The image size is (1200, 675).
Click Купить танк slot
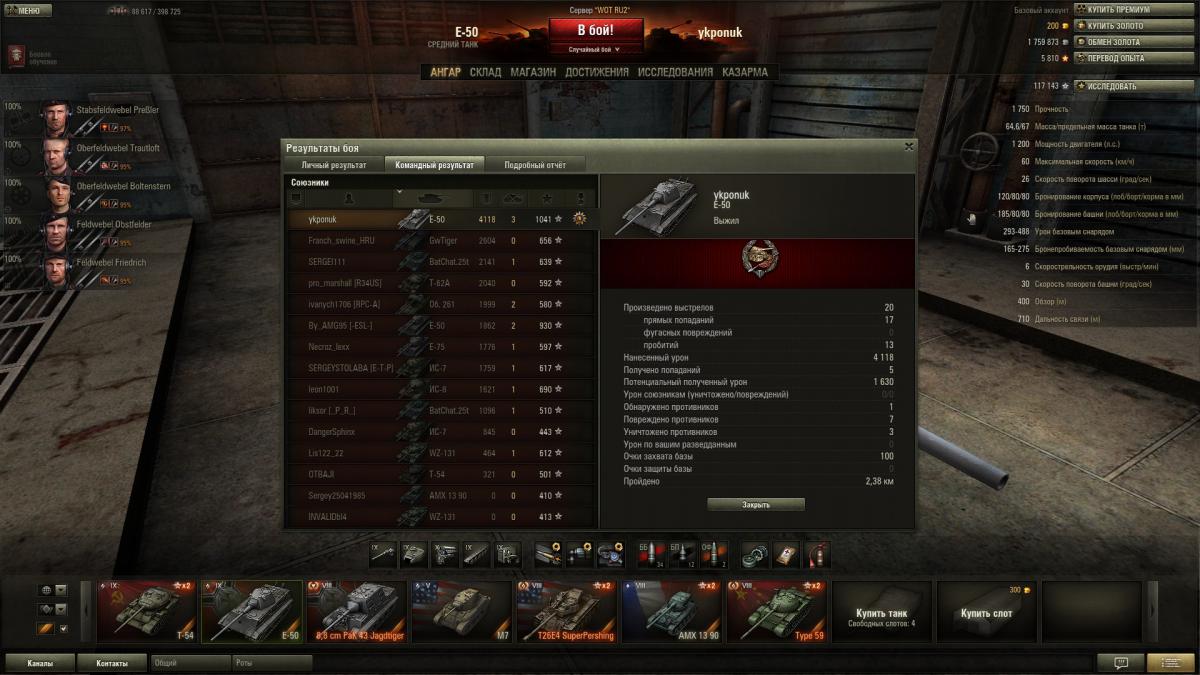882,613
